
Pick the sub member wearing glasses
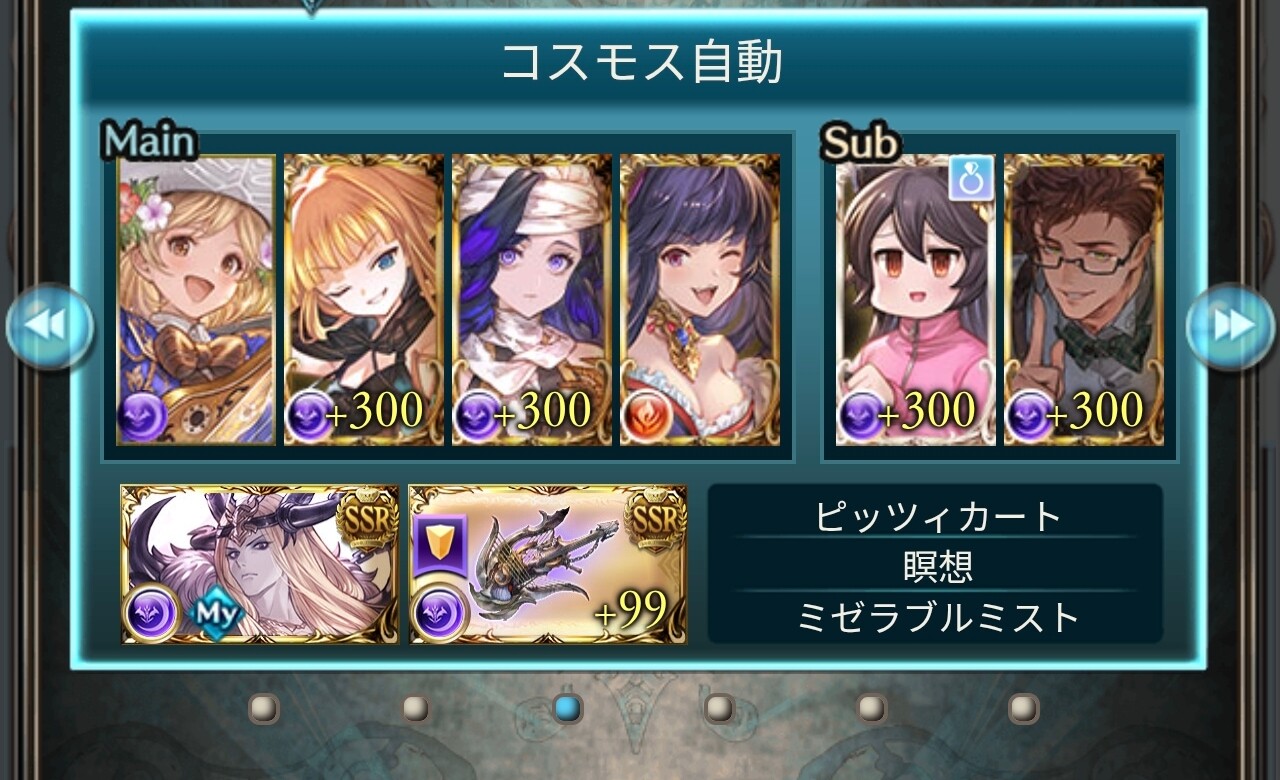(1084, 299)
